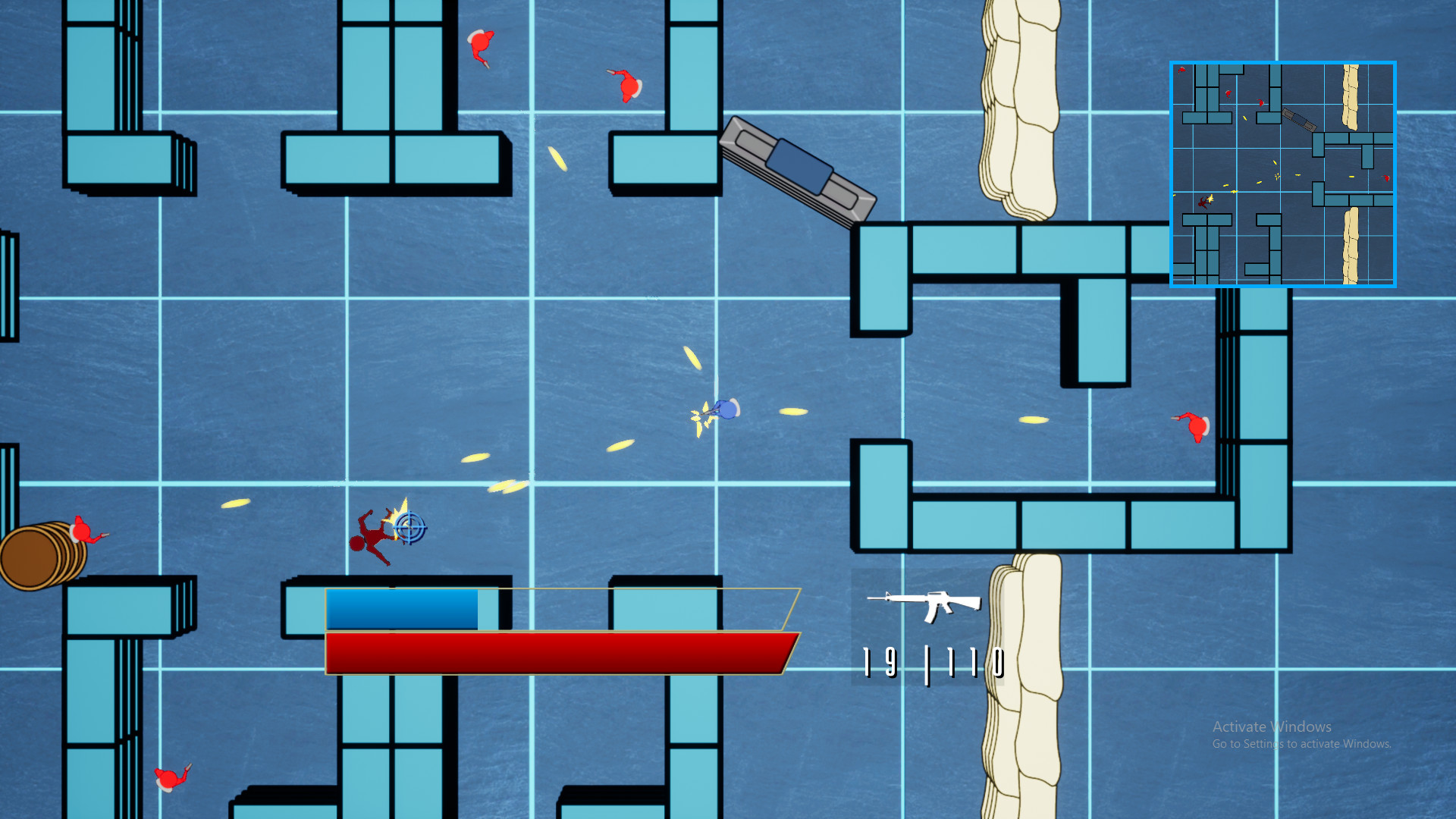Click the minimap in the top-right corner
This screenshot has height=819, width=1456.
[1283, 172]
